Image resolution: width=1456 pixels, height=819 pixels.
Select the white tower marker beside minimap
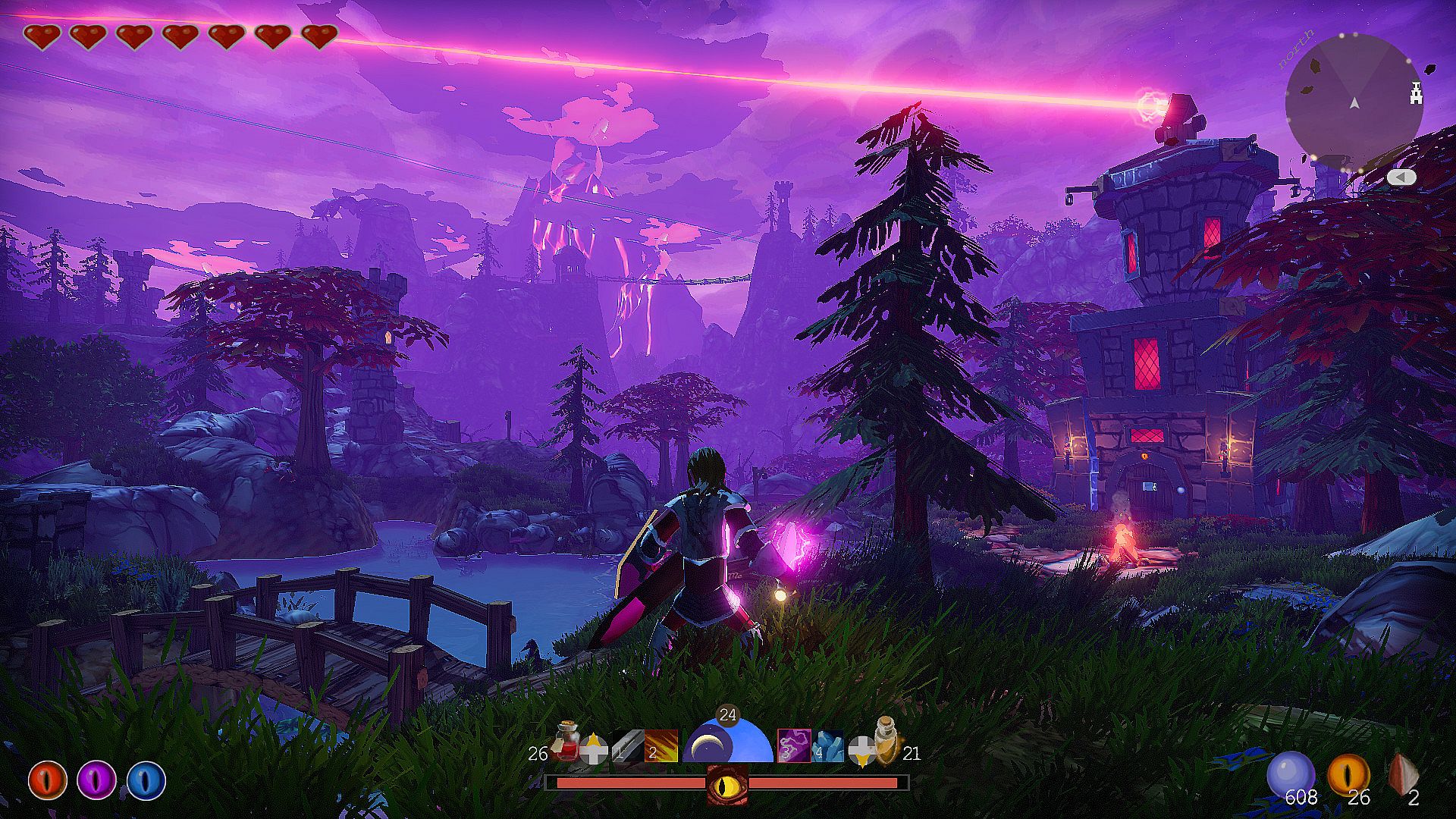click(1415, 93)
